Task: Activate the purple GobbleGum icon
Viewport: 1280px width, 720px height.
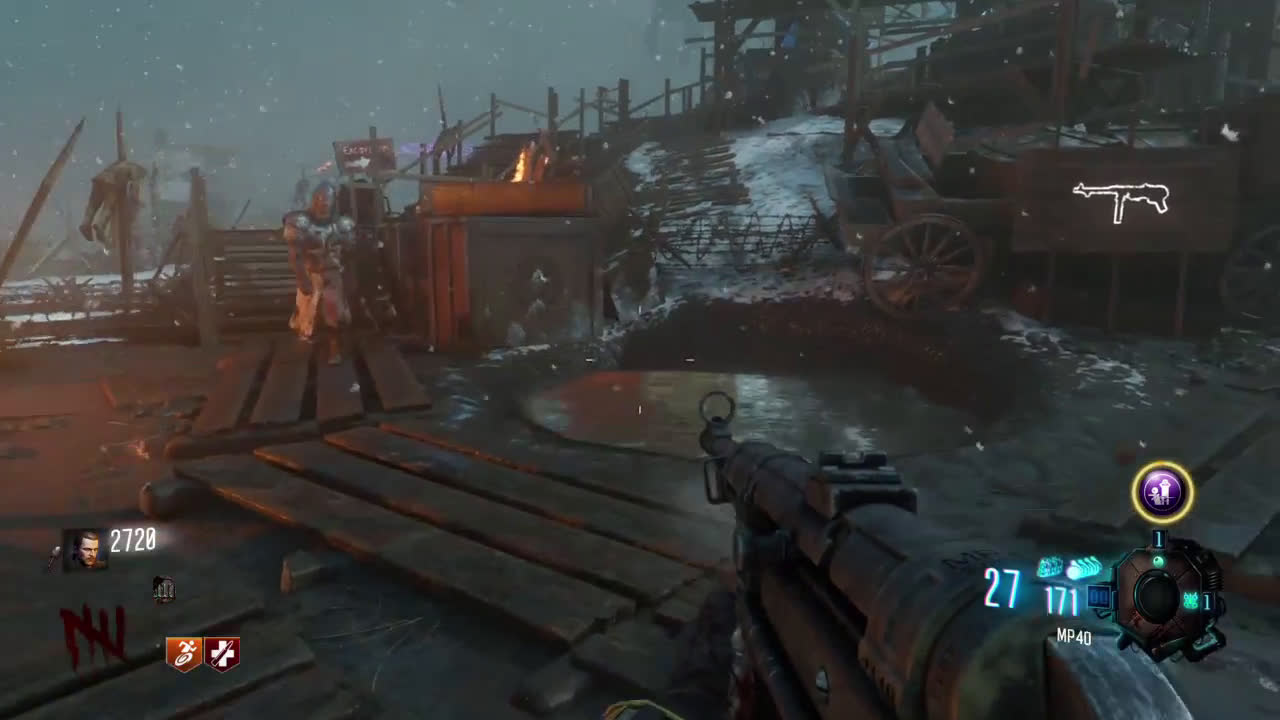Action: pos(1162,492)
